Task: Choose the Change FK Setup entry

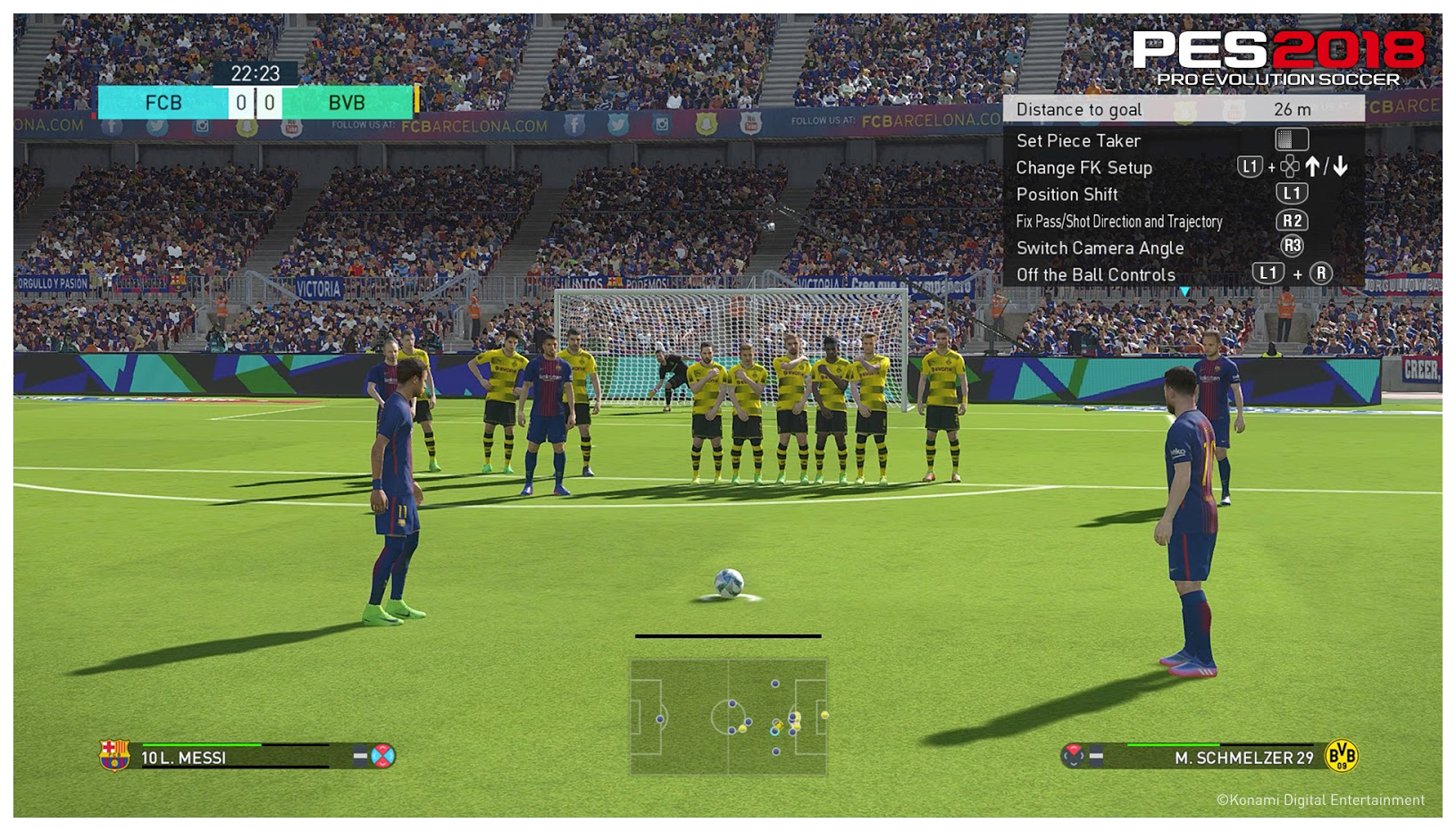Action: [1084, 167]
